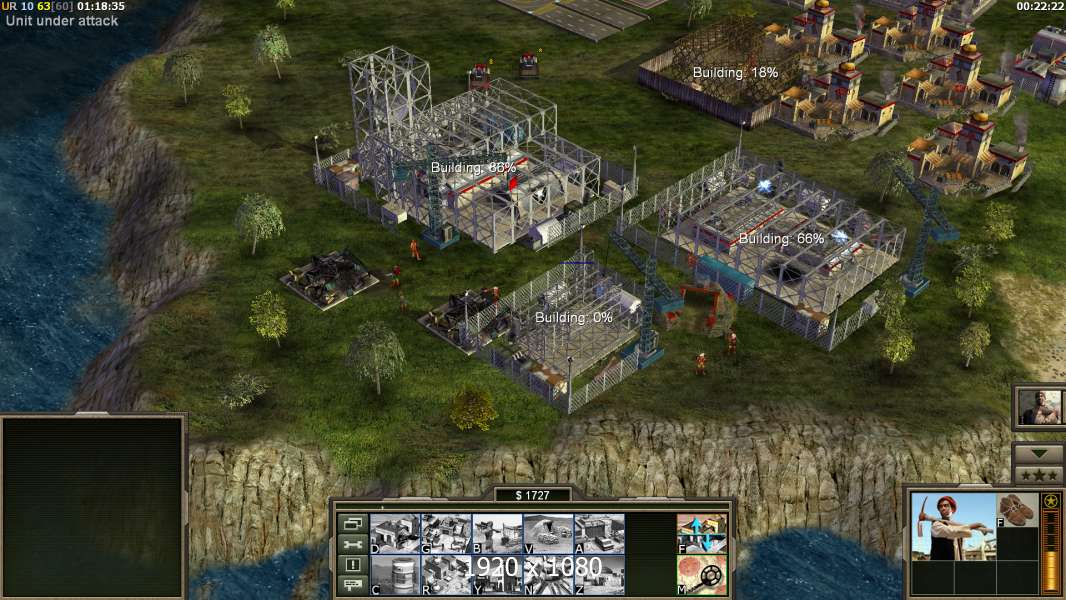1066x600 pixels.
Task: Select the build icon labeled Y
Action: click(x=497, y=574)
